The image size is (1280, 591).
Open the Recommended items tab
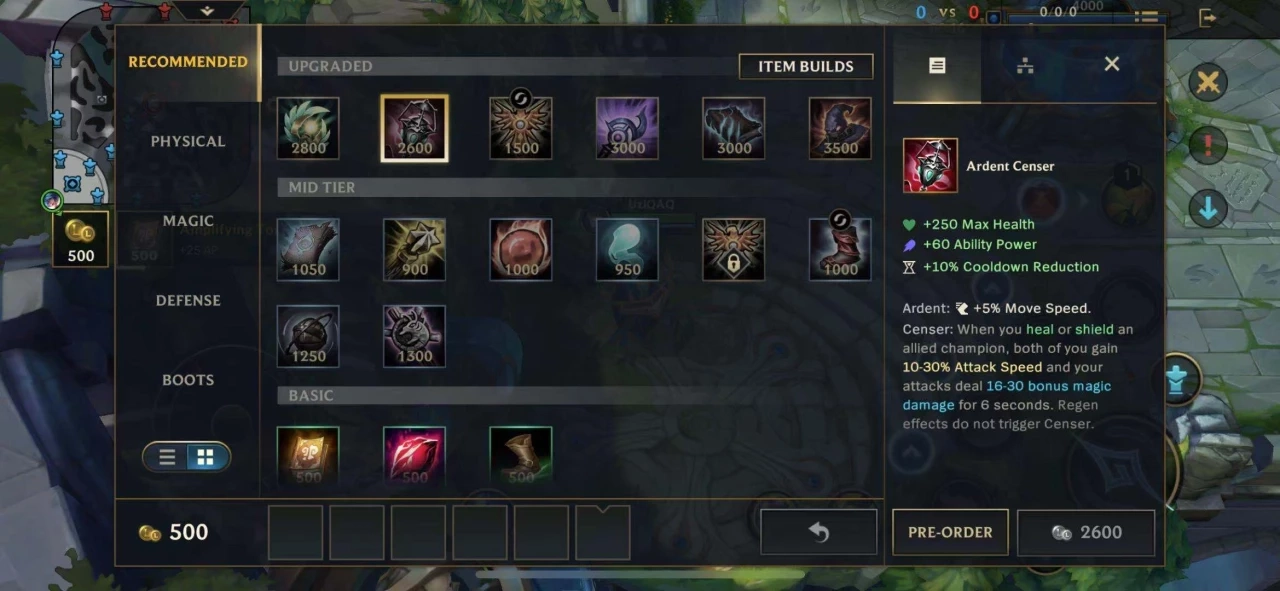188,62
